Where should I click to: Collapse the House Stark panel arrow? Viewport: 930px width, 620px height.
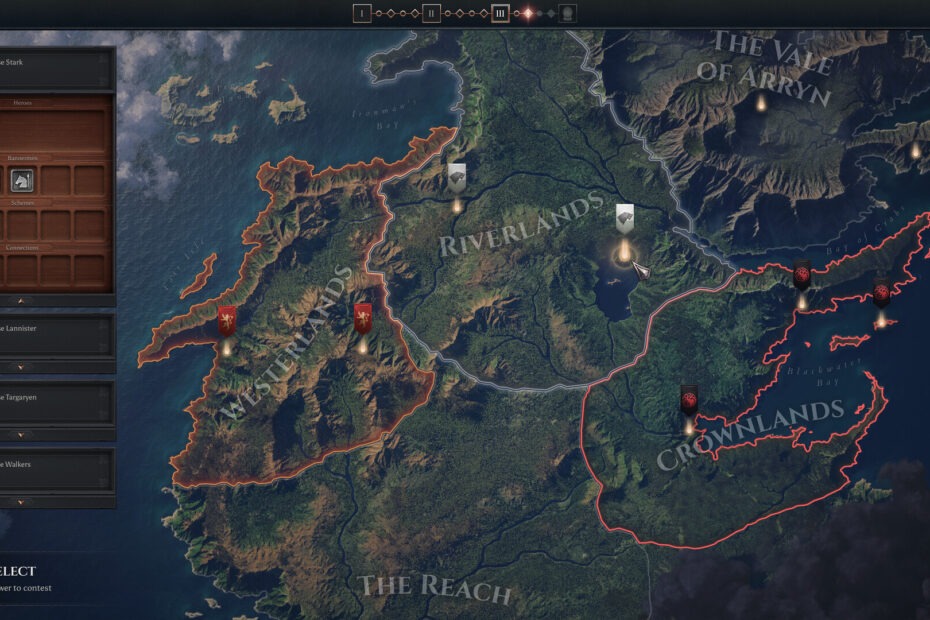[19, 300]
